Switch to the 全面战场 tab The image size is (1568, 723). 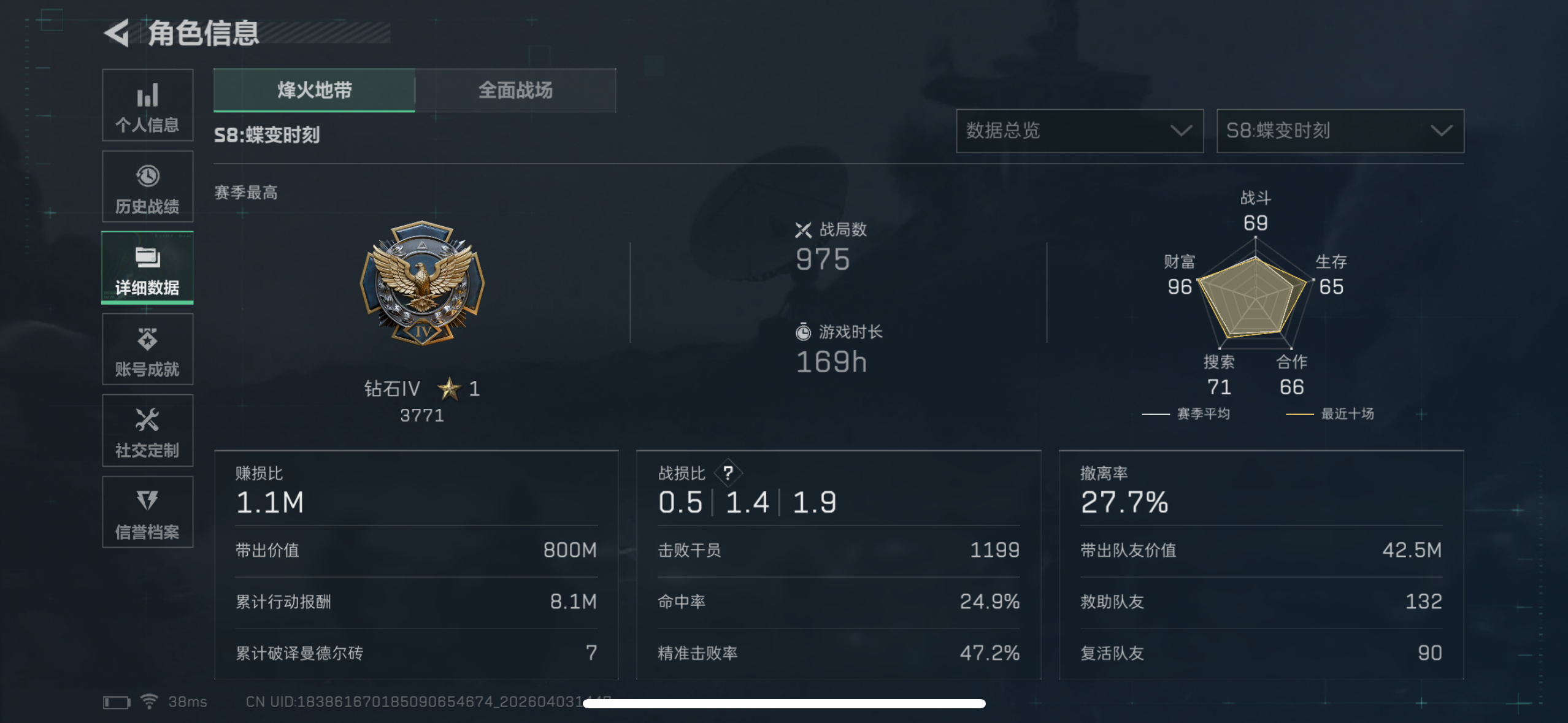[516, 90]
